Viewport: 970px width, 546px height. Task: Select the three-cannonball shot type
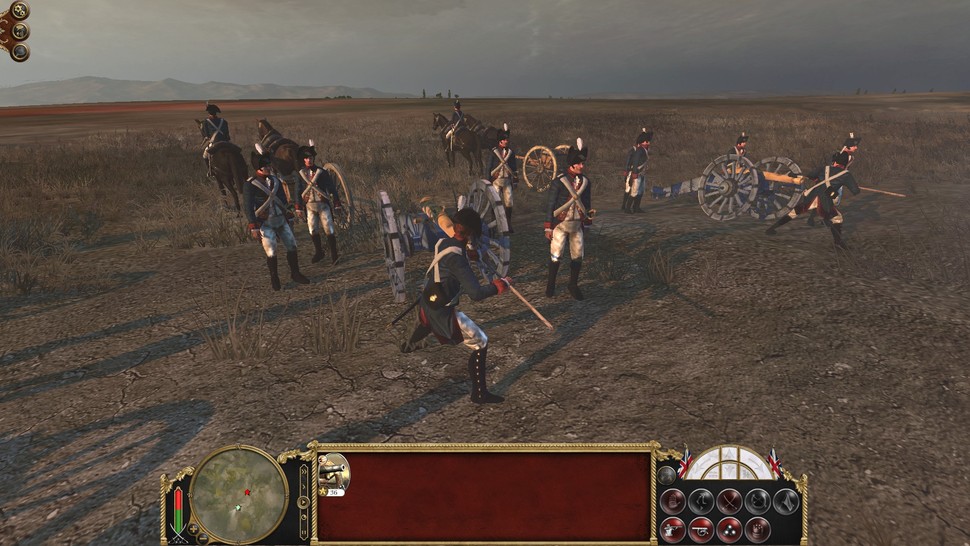[729, 530]
